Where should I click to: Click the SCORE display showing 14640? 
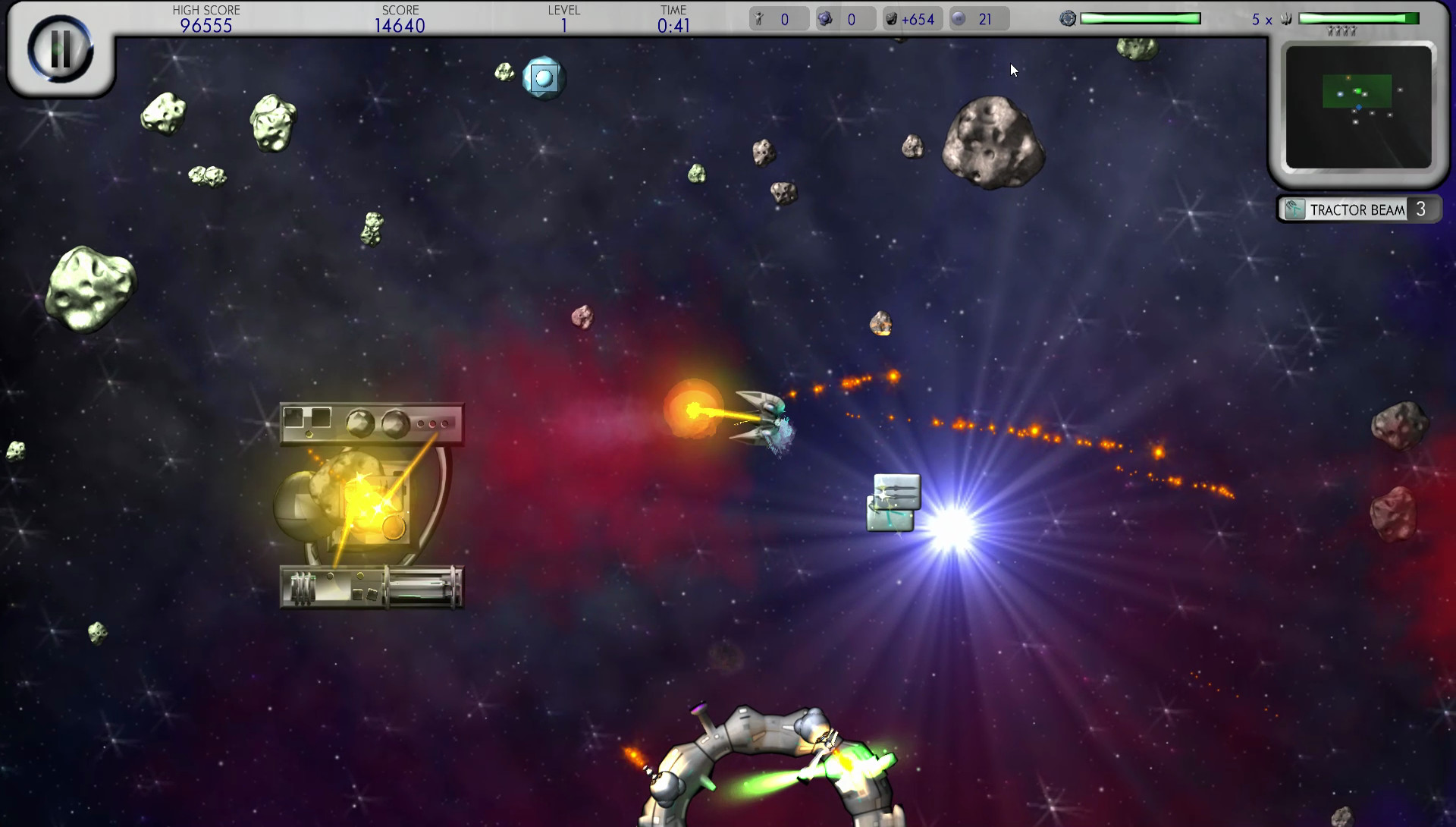(401, 25)
